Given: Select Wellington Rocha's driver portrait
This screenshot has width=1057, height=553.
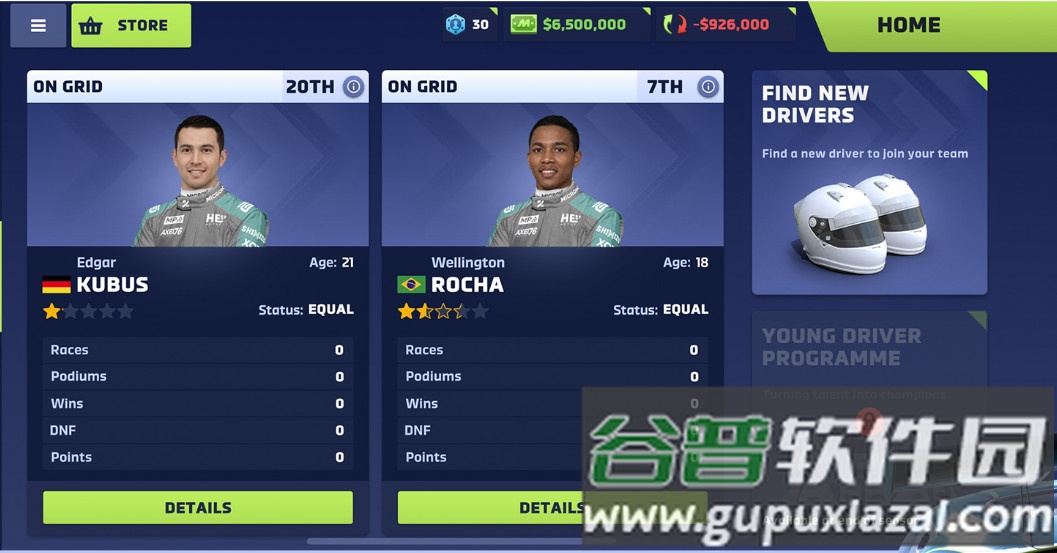Looking at the screenshot, I should coord(552,175).
